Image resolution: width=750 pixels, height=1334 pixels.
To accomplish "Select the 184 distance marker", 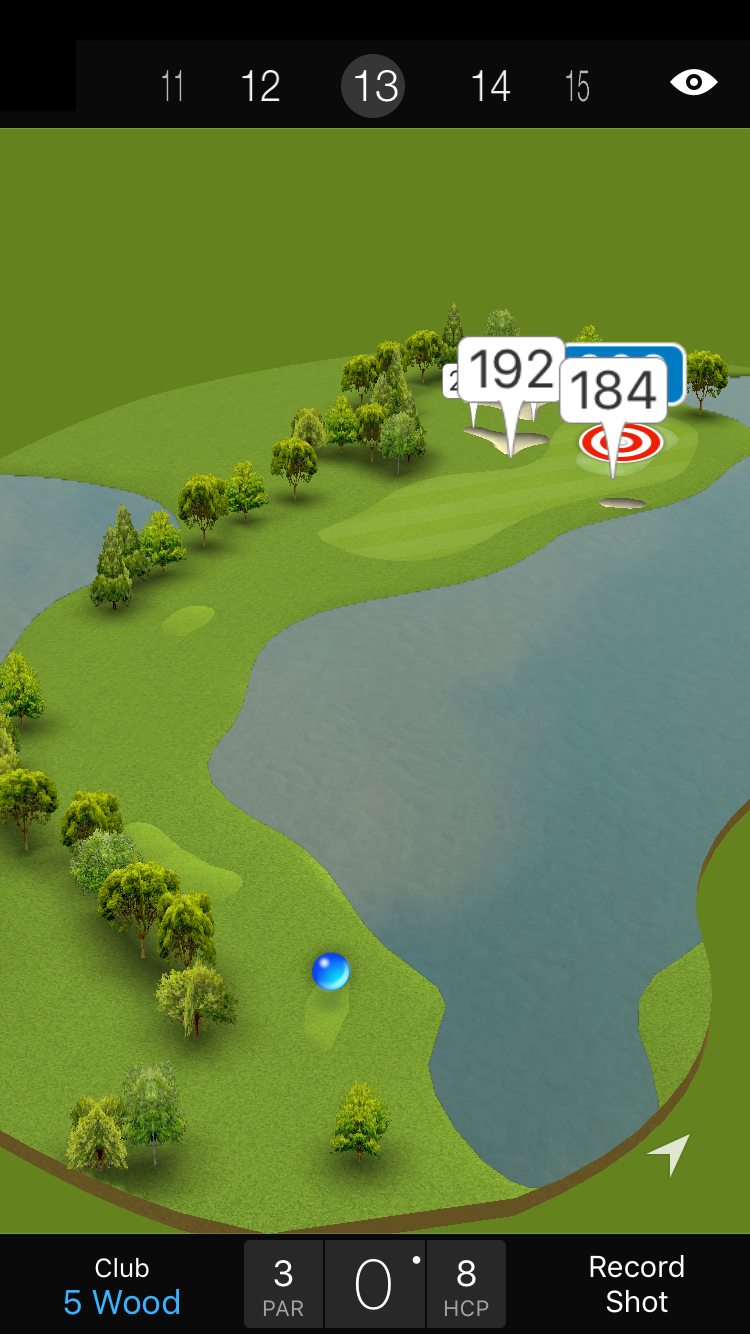I will click(x=613, y=390).
